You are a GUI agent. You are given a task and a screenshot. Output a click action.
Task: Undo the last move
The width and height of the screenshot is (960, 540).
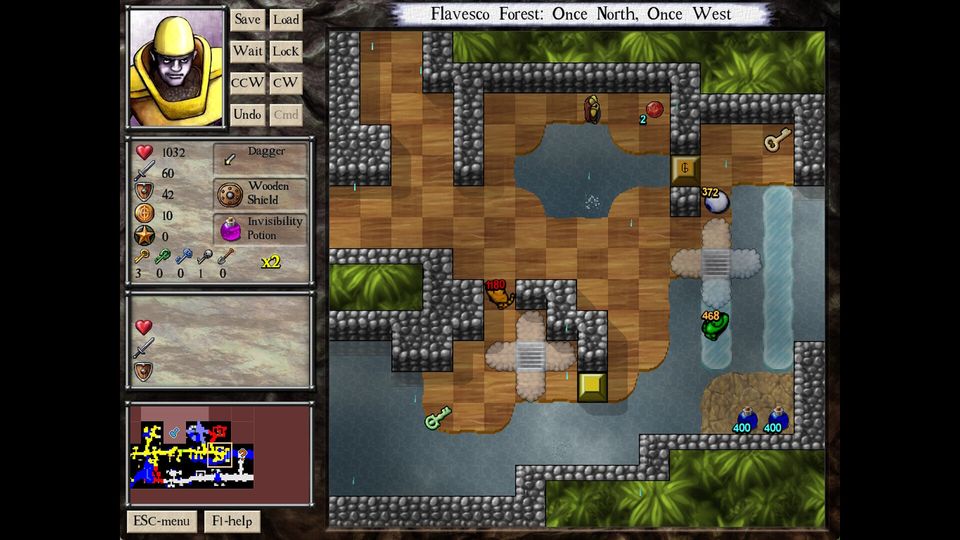(247, 115)
